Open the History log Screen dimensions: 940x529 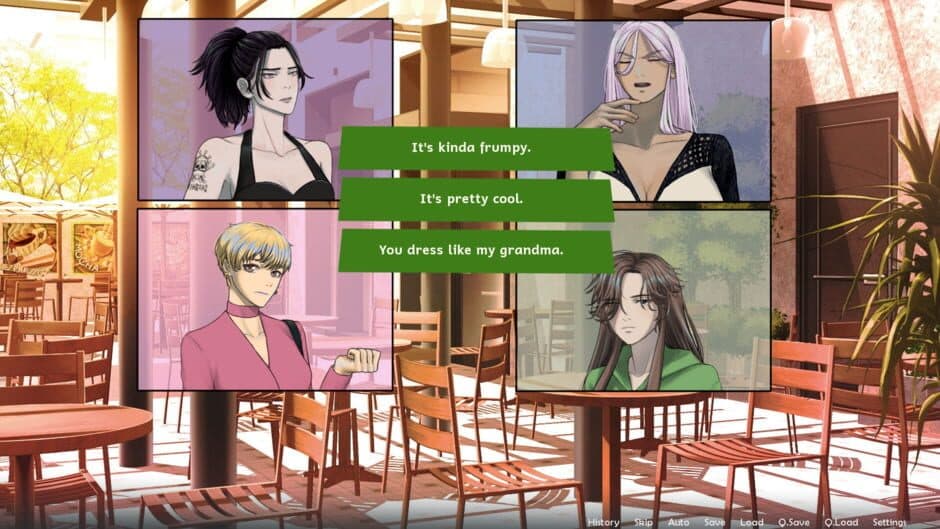(603, 522)
